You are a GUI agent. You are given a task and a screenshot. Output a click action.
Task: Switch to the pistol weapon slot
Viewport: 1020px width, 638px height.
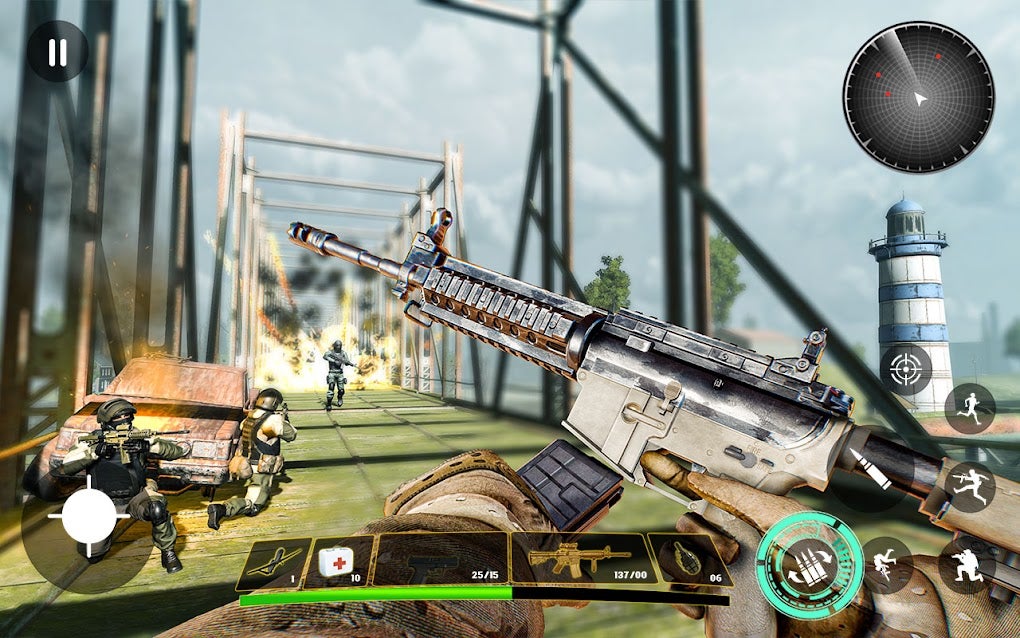point(440,560)
